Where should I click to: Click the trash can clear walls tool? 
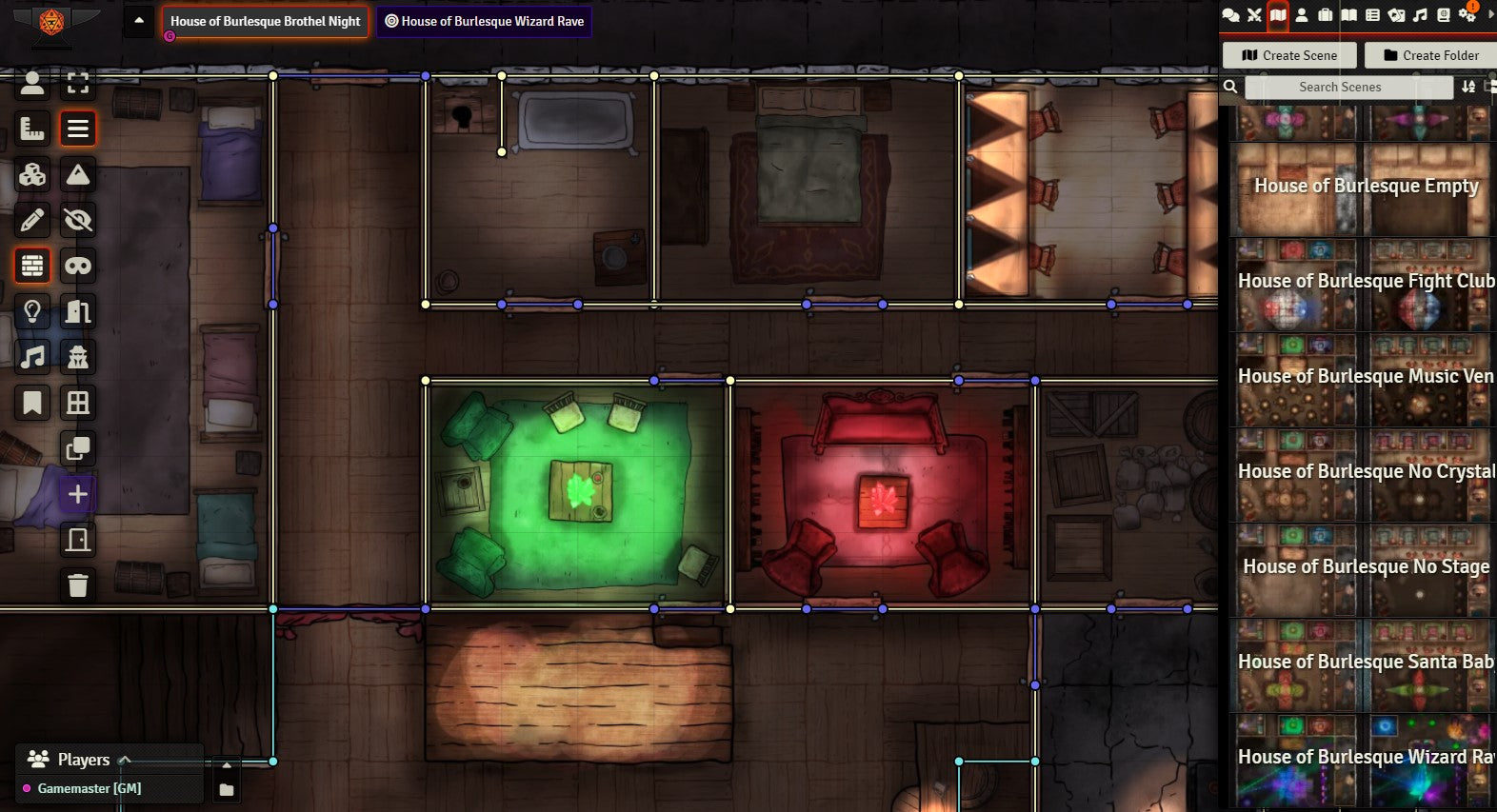[78, 584]
